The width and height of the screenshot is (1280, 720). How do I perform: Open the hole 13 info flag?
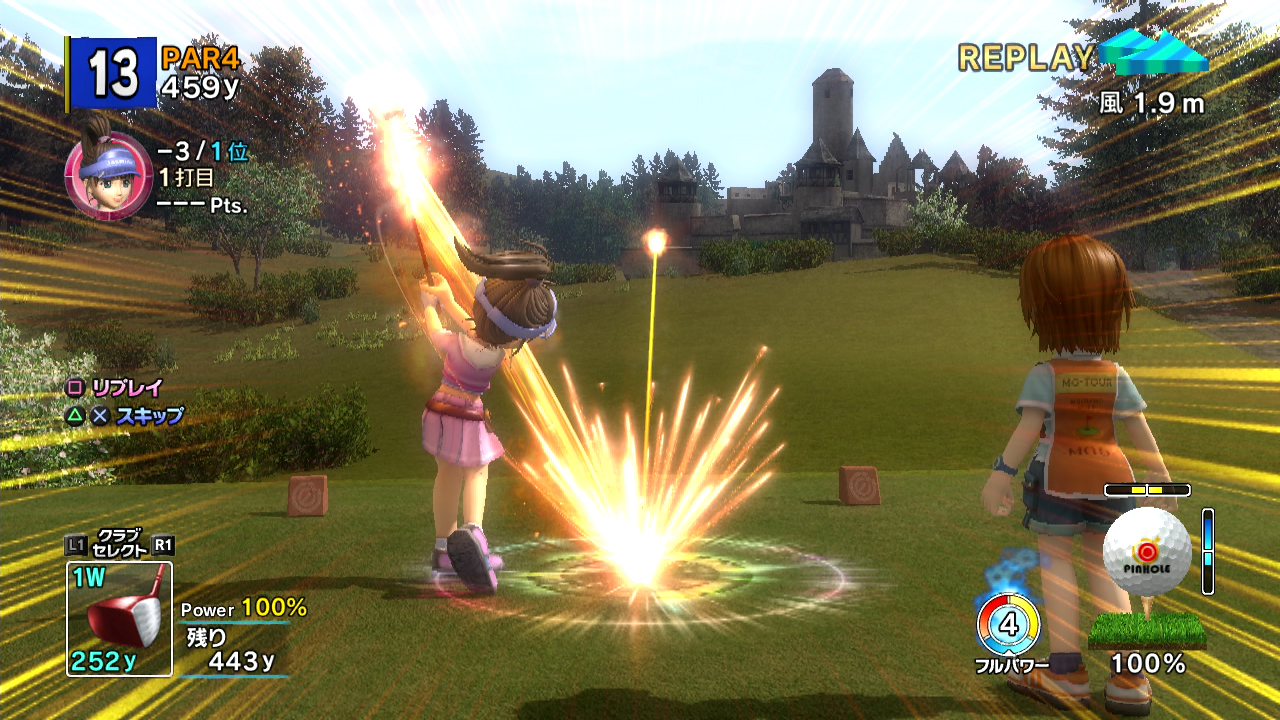click(x=113, y=73)
